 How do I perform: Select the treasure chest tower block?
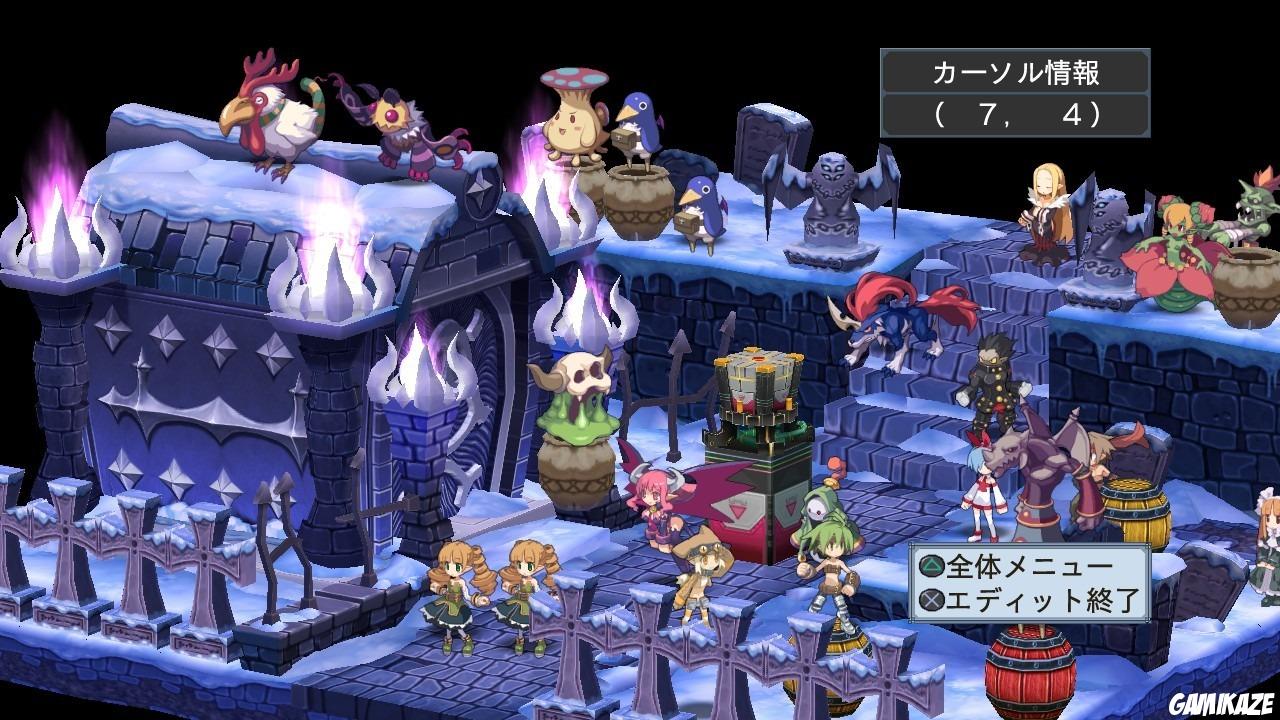click(760, 390)
